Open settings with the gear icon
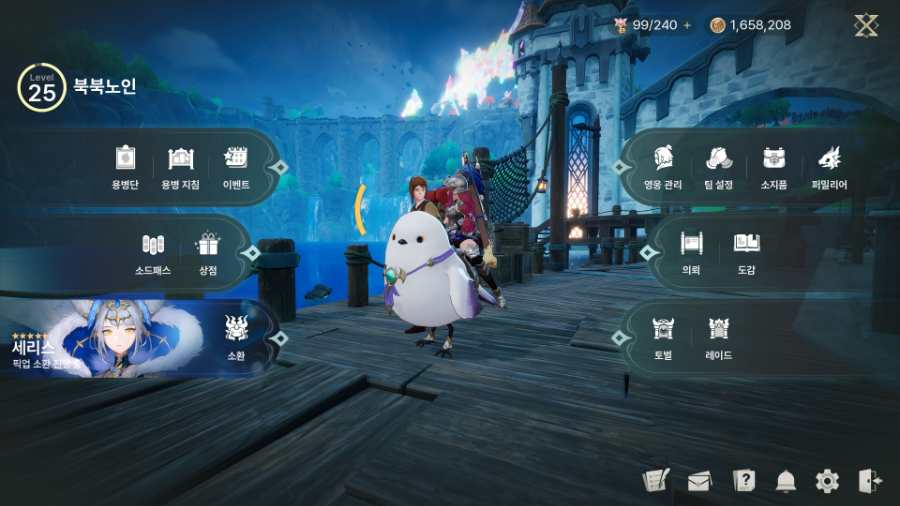900x506 pixels. click(827, 481)
